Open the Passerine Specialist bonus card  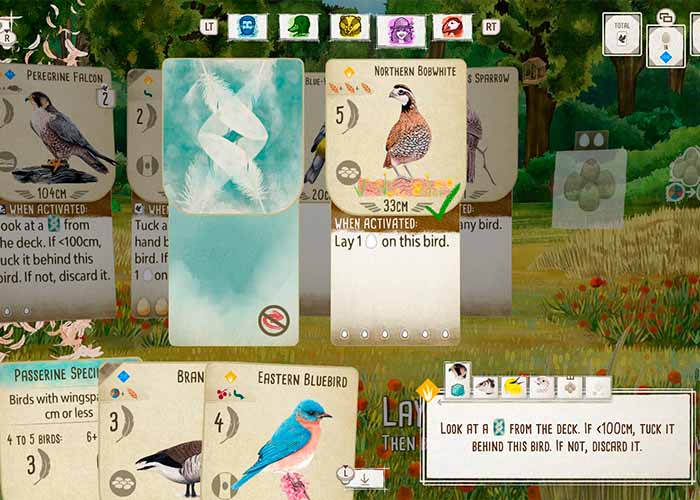click(48, 430)
